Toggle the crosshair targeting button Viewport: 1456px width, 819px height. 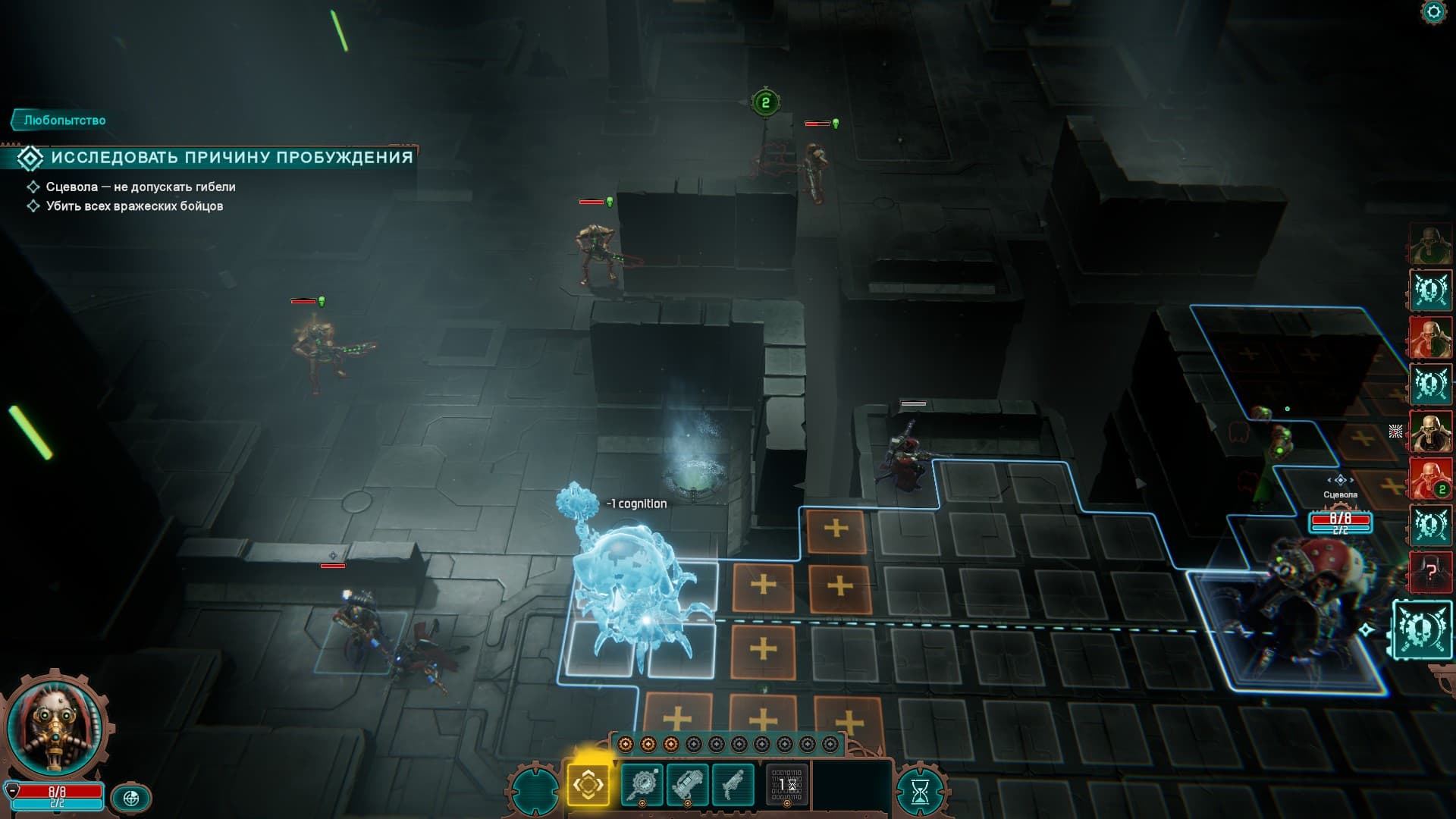(131, 798)
